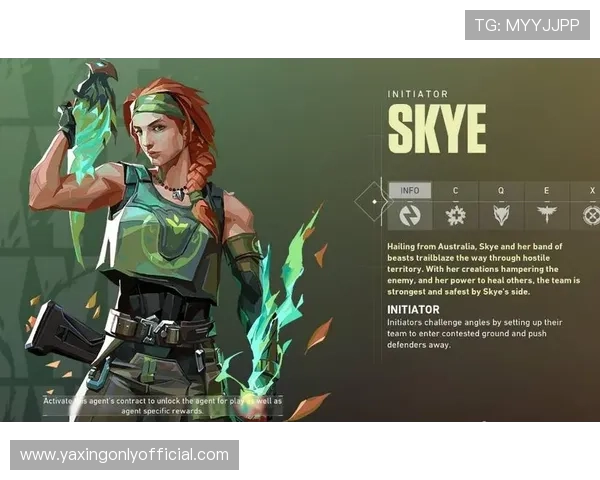Show Skye's C ability with the cross-shaped icon
The height and width of the screenshot is (480, 600).
click(x=456, y=214)
